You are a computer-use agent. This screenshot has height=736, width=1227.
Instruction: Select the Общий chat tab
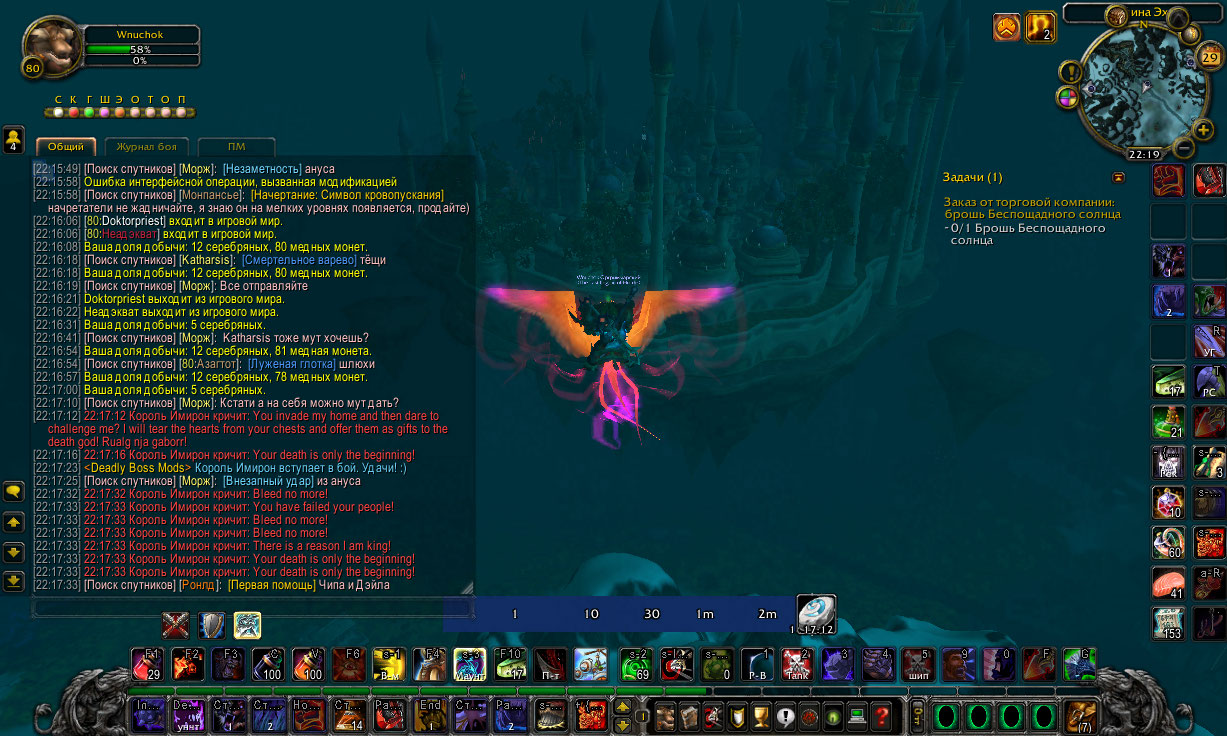66,147
